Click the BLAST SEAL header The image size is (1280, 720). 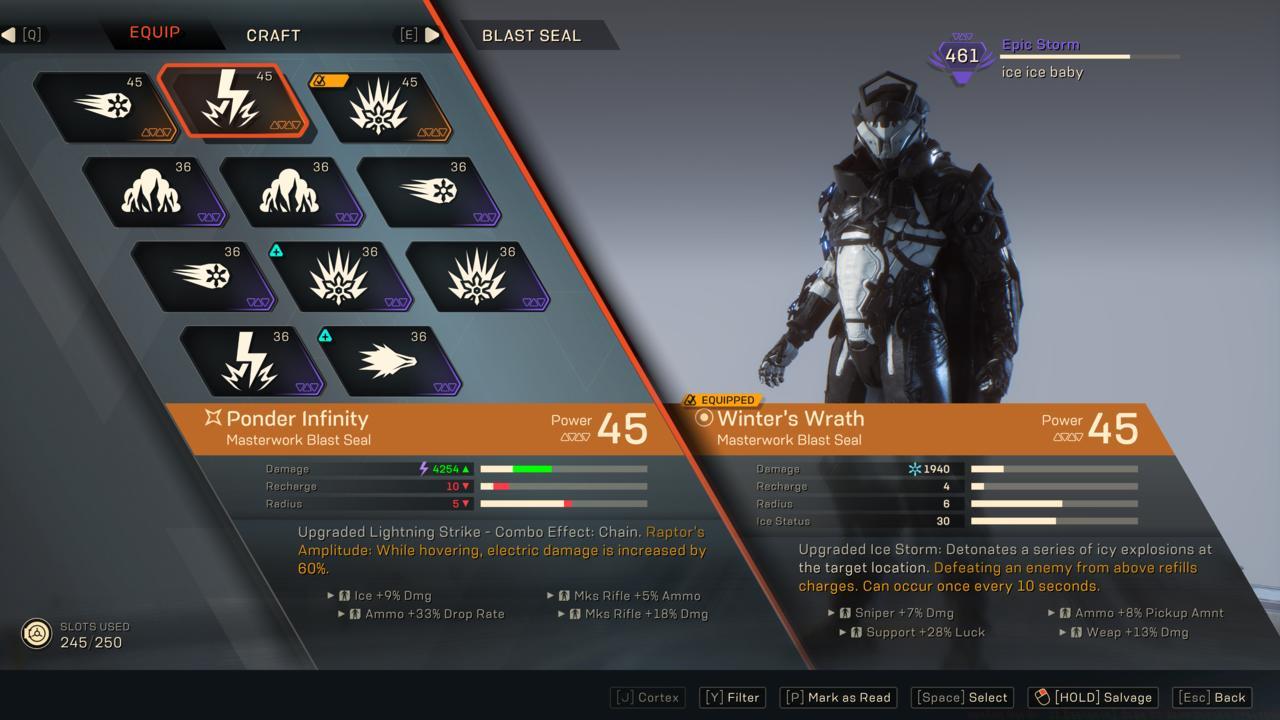(531, 35)
